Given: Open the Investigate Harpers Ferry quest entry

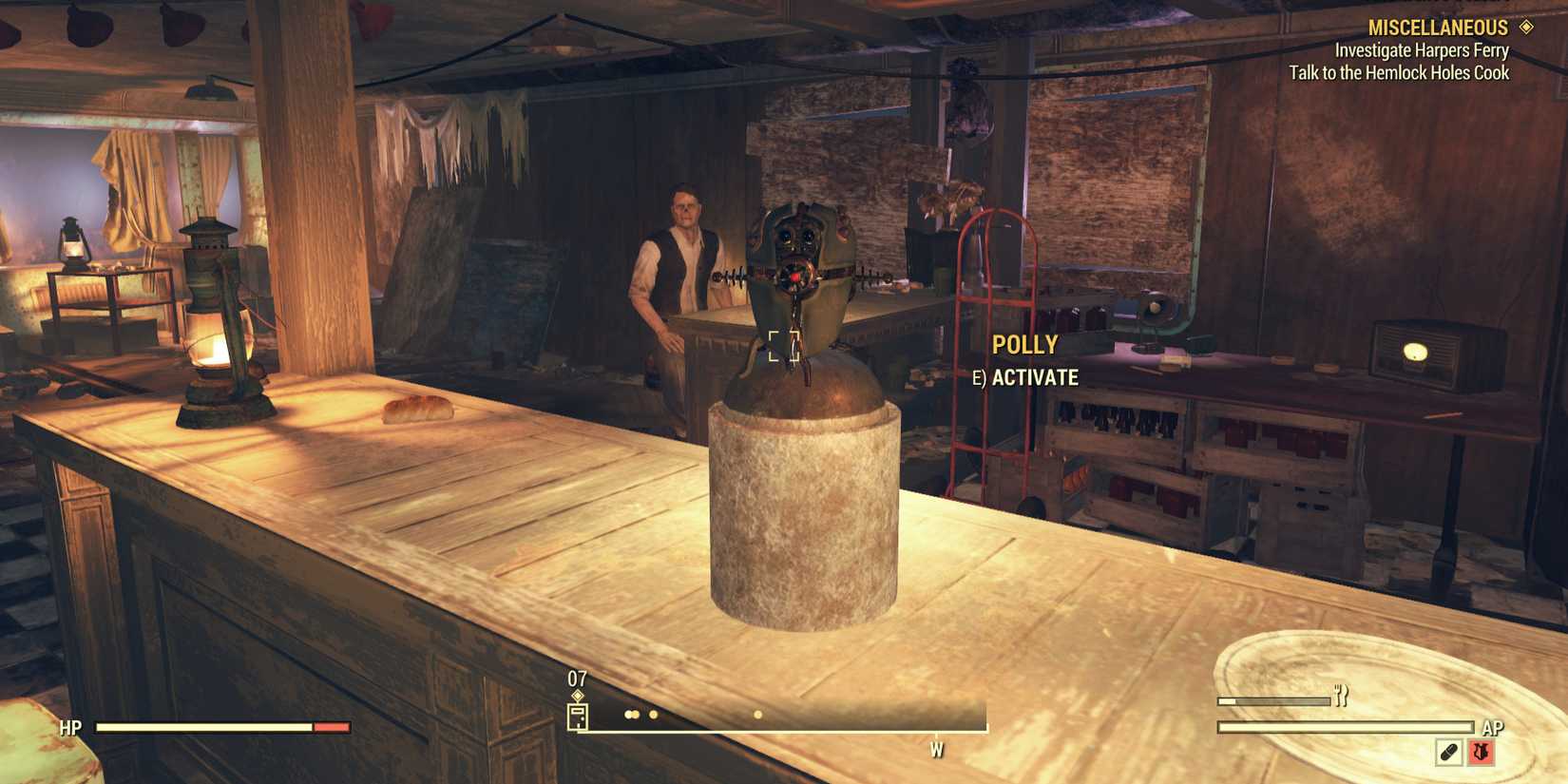Looking at the screenshot, I should point(1421,49).
